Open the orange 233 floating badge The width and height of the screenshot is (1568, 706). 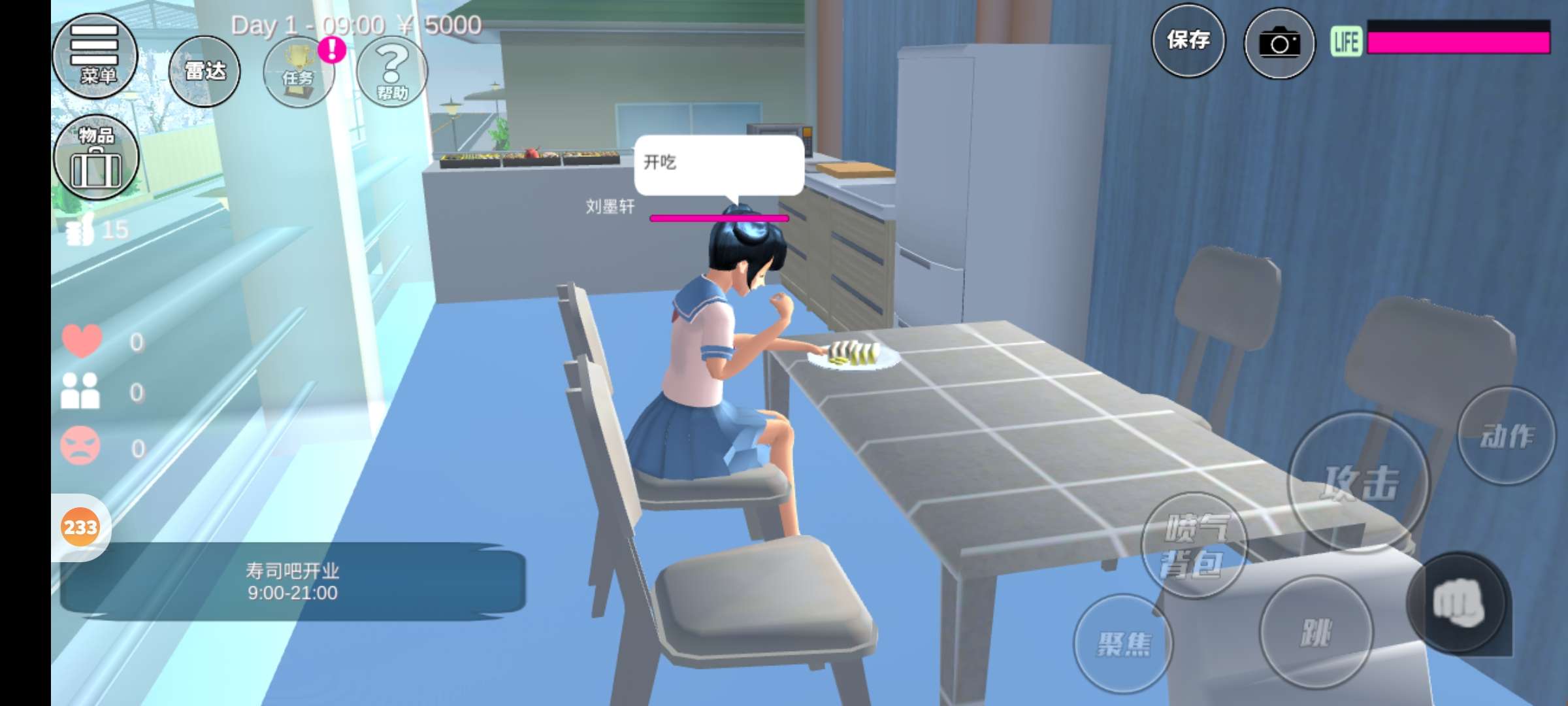tap(80, 527)
